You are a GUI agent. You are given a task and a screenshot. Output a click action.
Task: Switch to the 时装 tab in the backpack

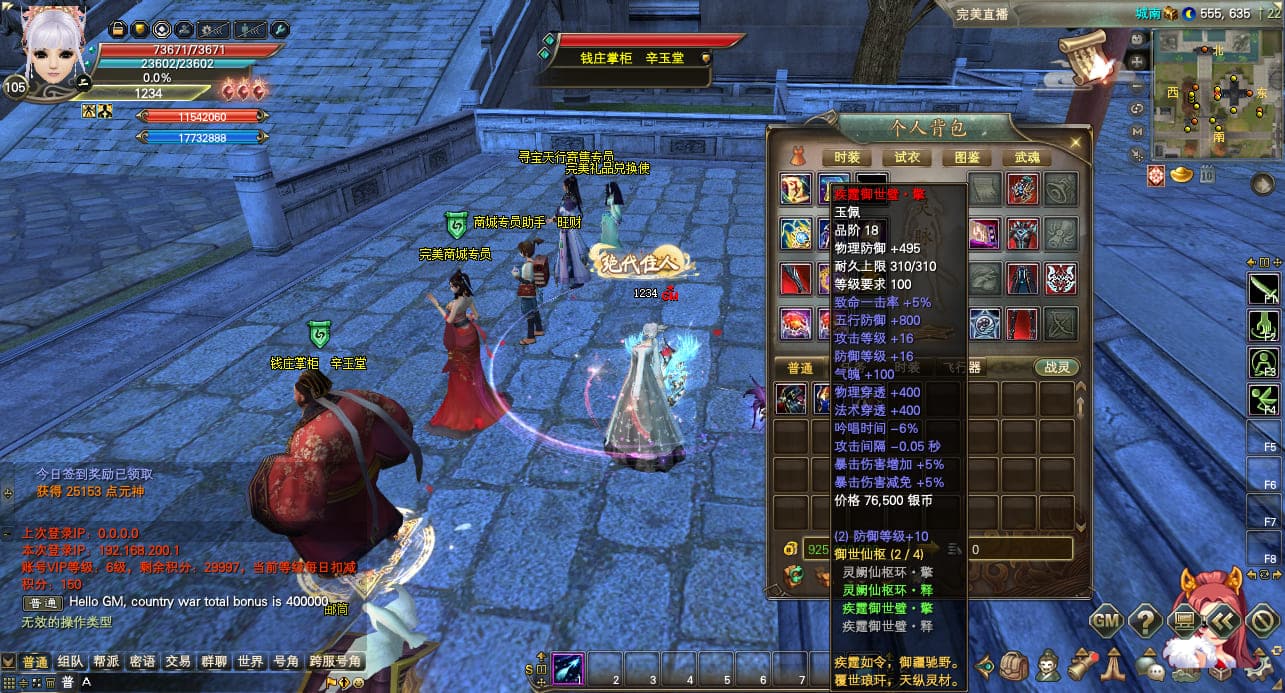846,157
